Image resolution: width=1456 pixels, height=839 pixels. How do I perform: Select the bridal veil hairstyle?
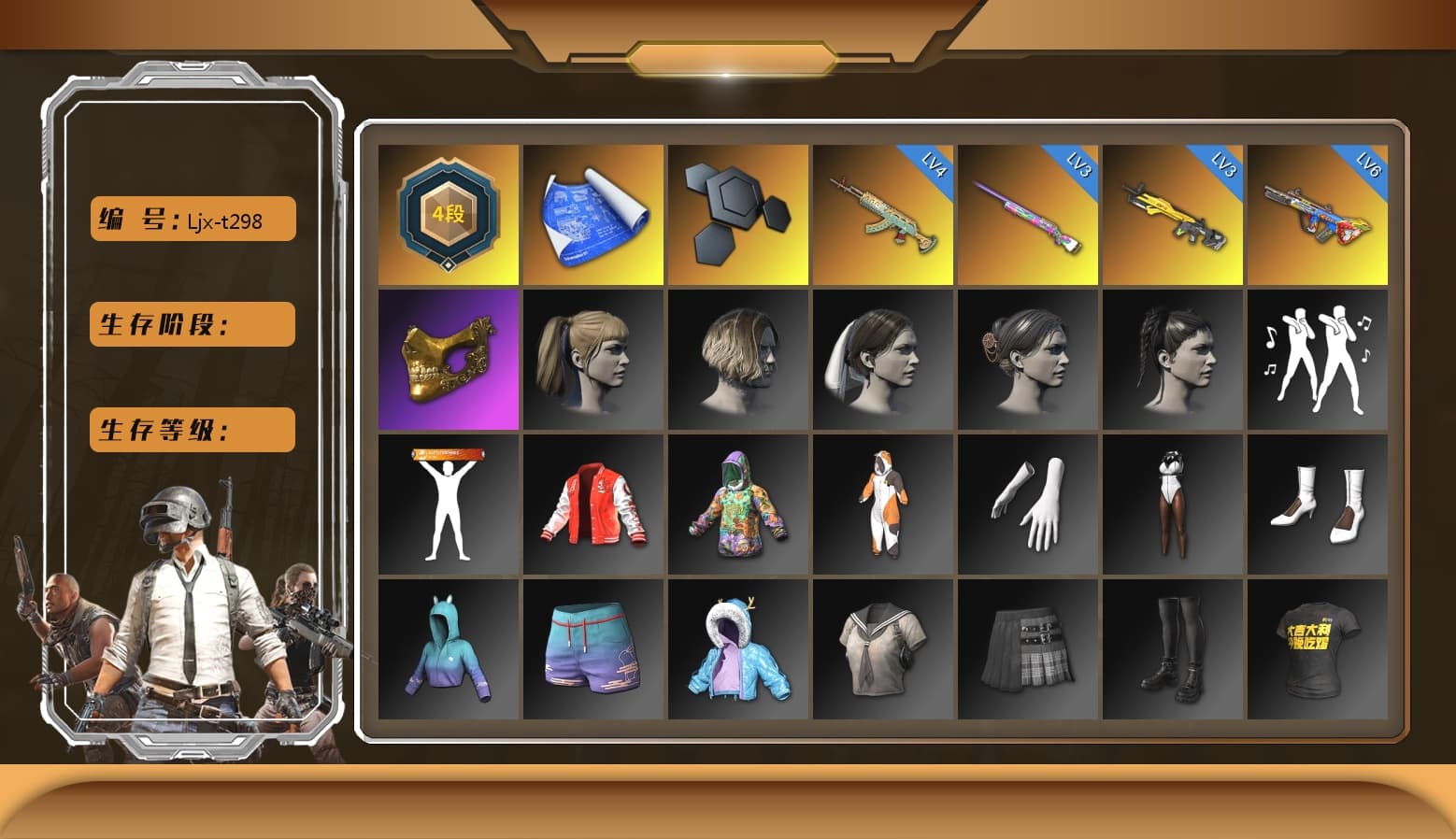tap(882, 360)
